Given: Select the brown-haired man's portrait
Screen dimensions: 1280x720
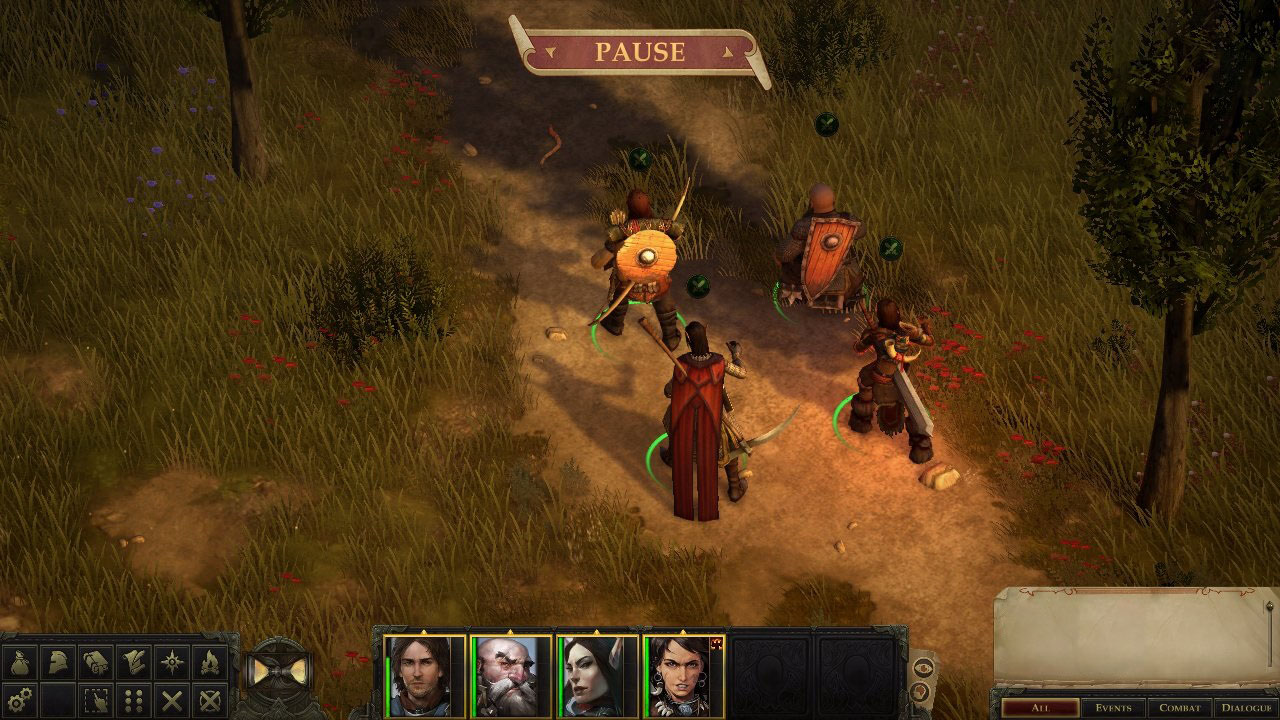Looking at the screenshot, I should [425, 676].
